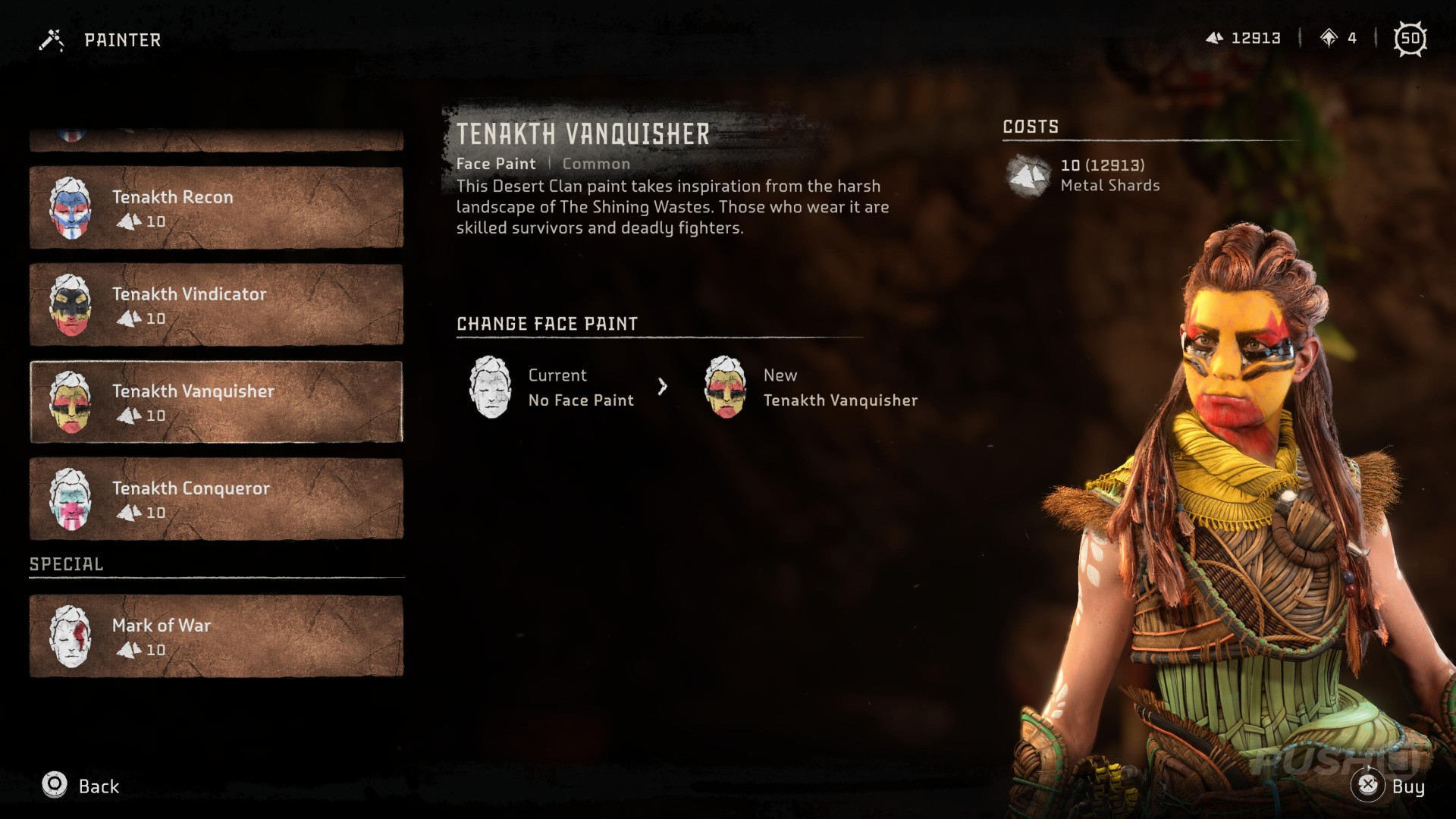This screenshot has height=819, width=1456.
Task: Click the Change Face Paint section heading
Action: 547,324
